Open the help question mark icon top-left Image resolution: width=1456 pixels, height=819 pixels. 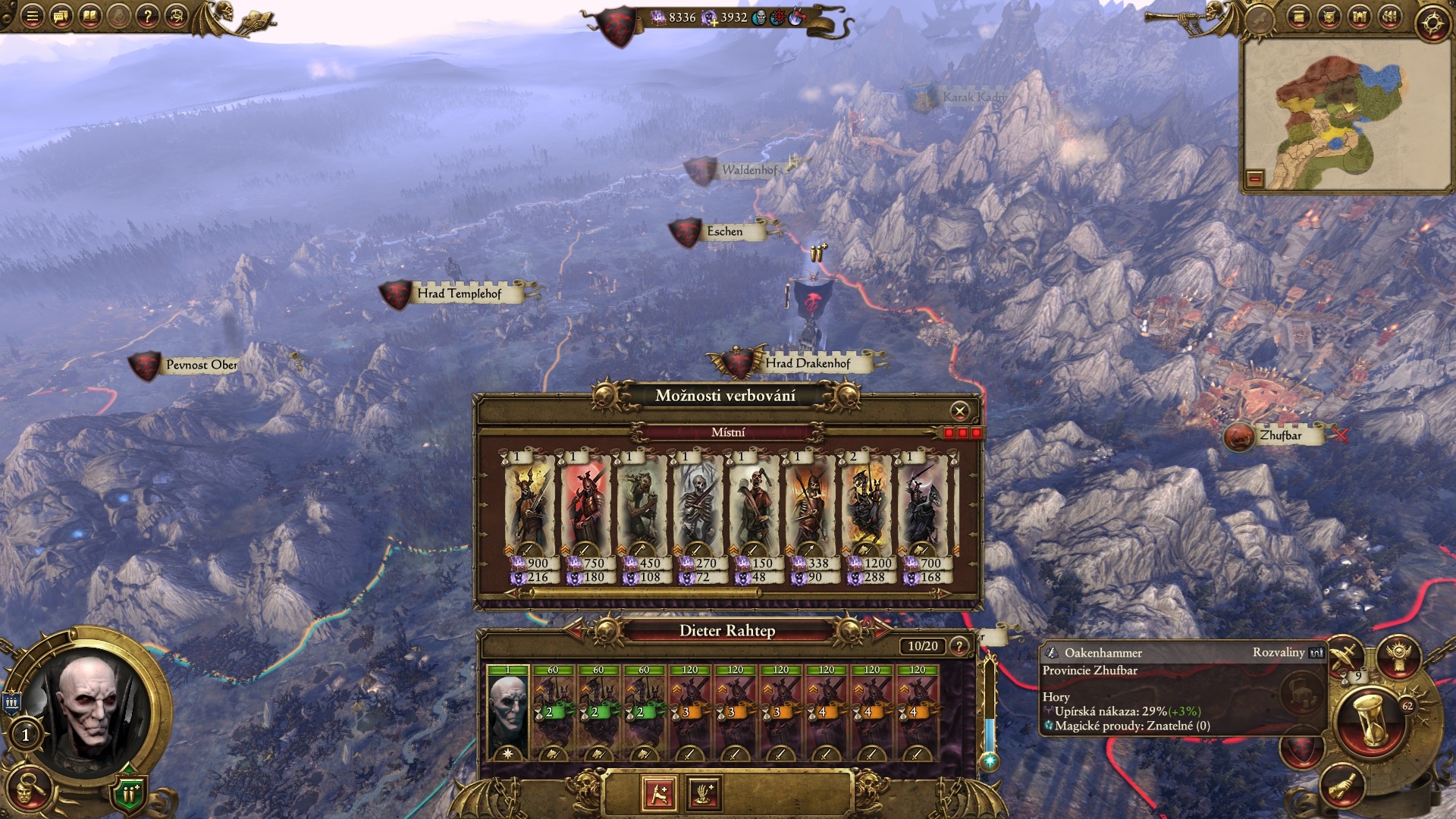(148, 16)
